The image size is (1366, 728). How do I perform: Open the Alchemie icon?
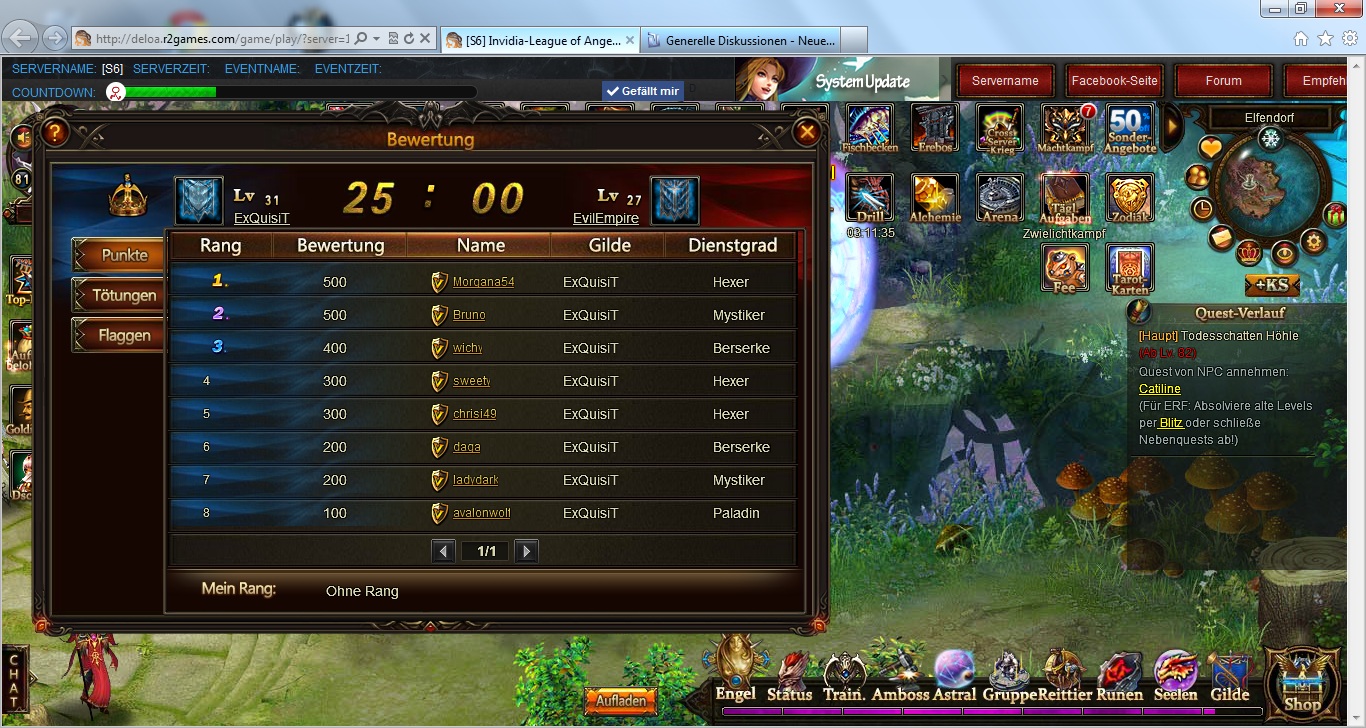pyautogui.click(x=935, y=197)
